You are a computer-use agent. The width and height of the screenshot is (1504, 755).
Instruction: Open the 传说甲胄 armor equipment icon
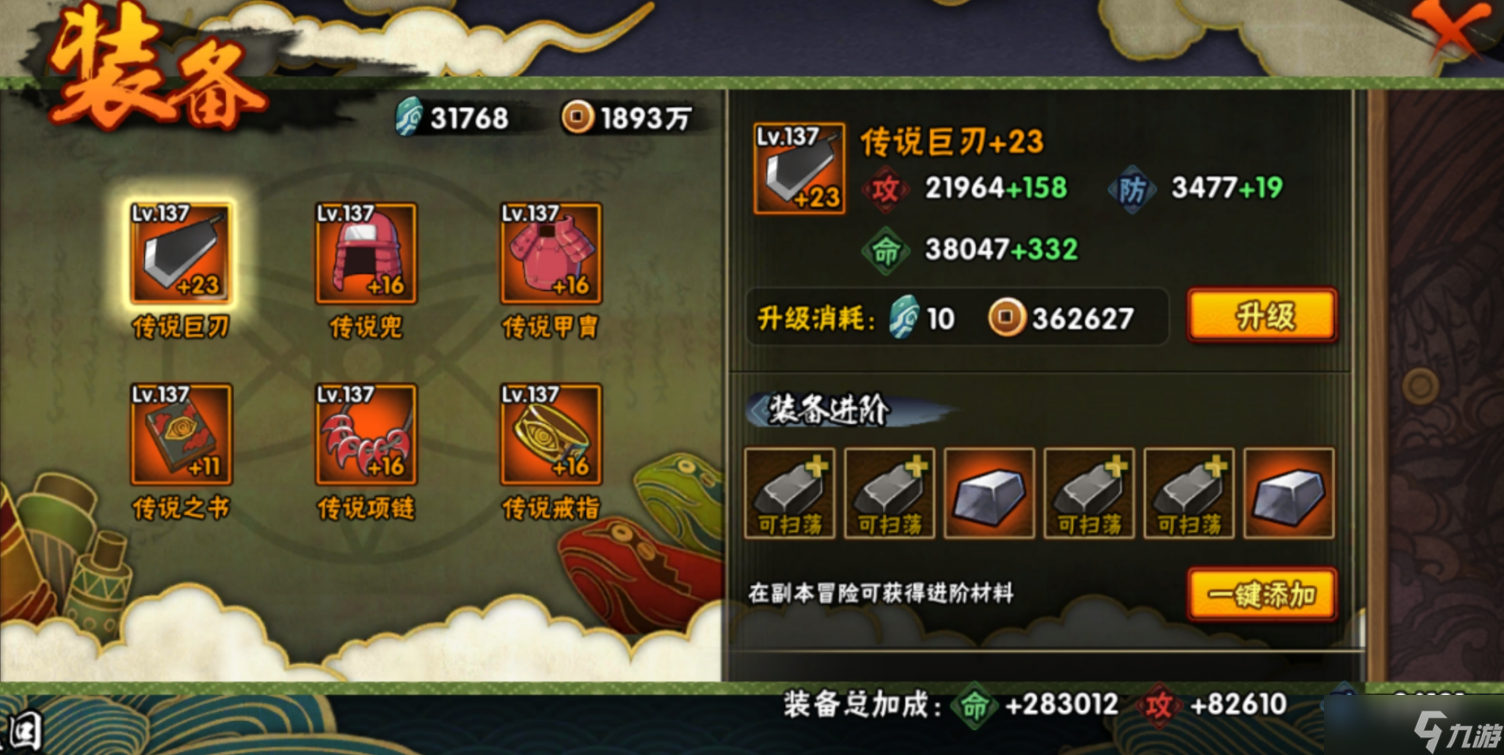549,255
